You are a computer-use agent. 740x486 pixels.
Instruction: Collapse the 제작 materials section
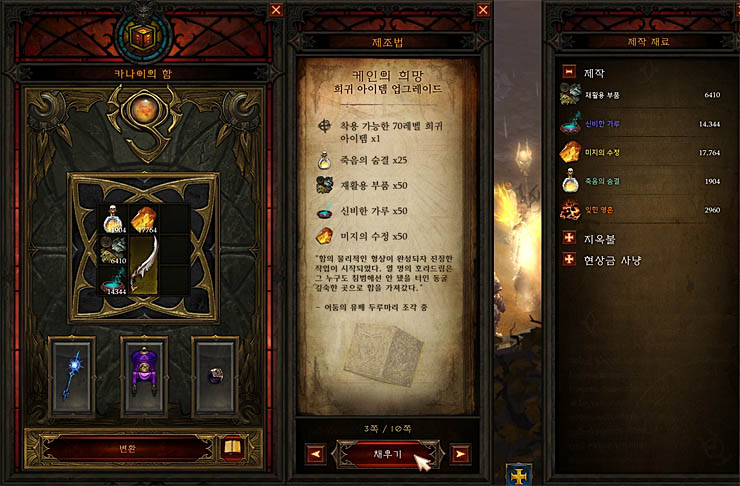(569, 72)
